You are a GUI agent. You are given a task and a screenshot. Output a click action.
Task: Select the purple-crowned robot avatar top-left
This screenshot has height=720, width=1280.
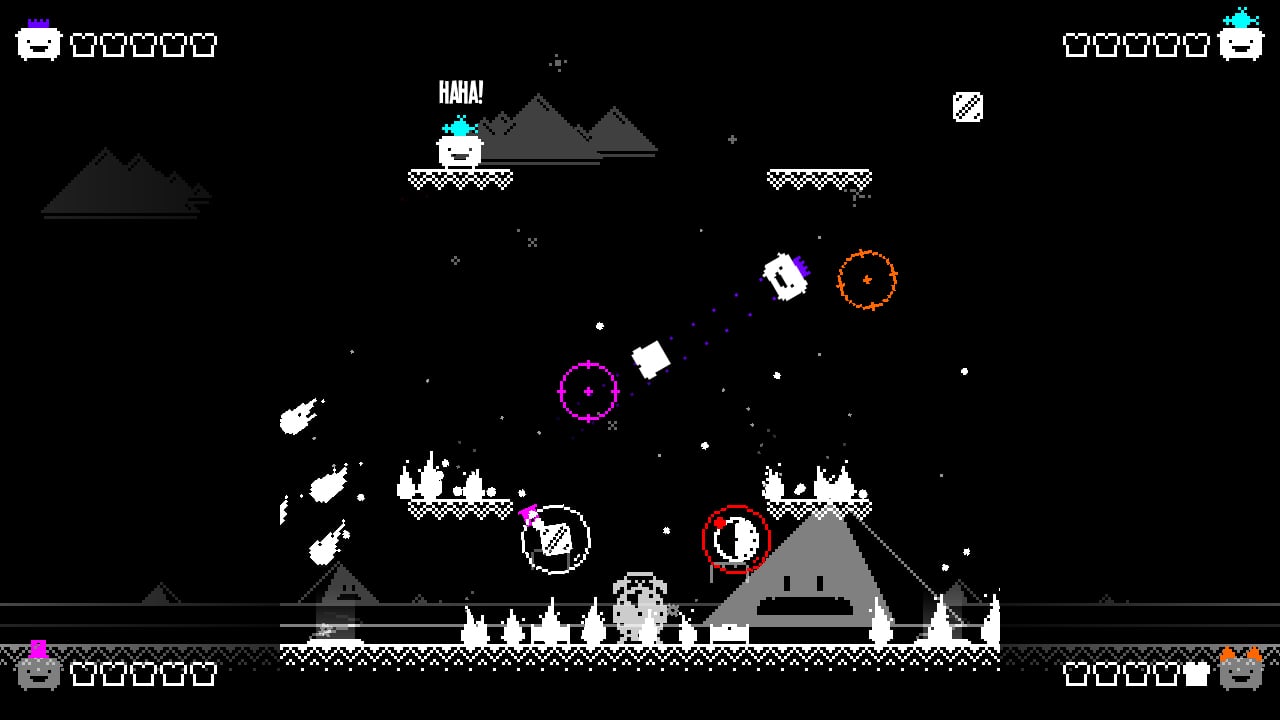pyautogui.click(x=36, y=42)
